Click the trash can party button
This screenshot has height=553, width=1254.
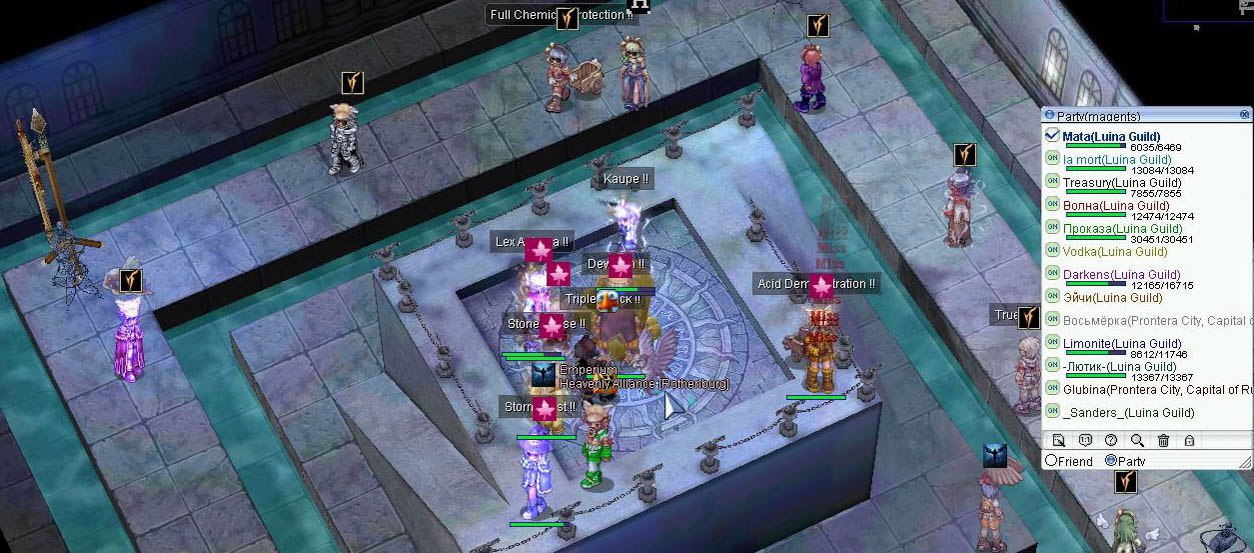1163,440
